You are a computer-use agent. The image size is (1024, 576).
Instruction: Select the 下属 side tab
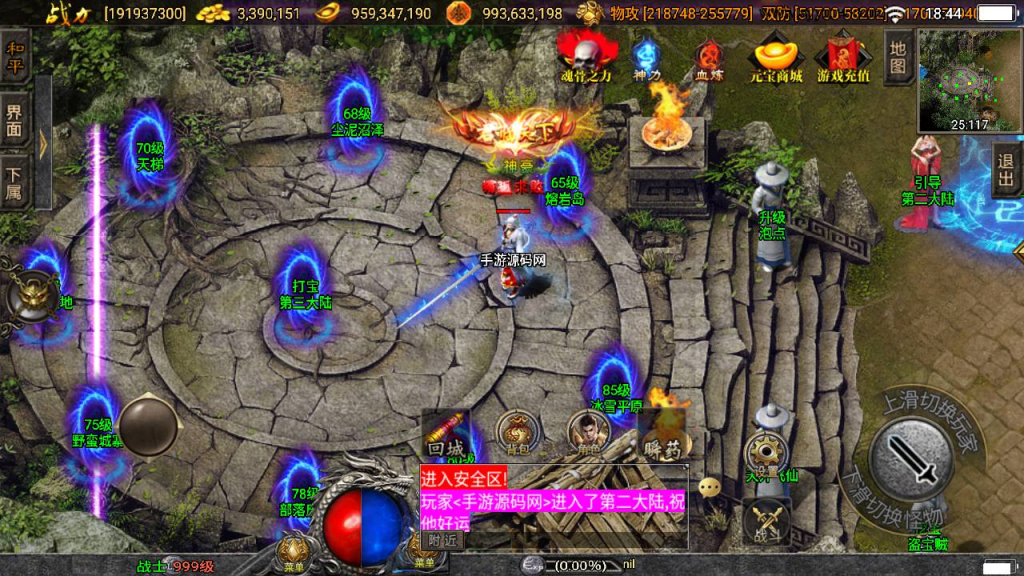[15, 181]
